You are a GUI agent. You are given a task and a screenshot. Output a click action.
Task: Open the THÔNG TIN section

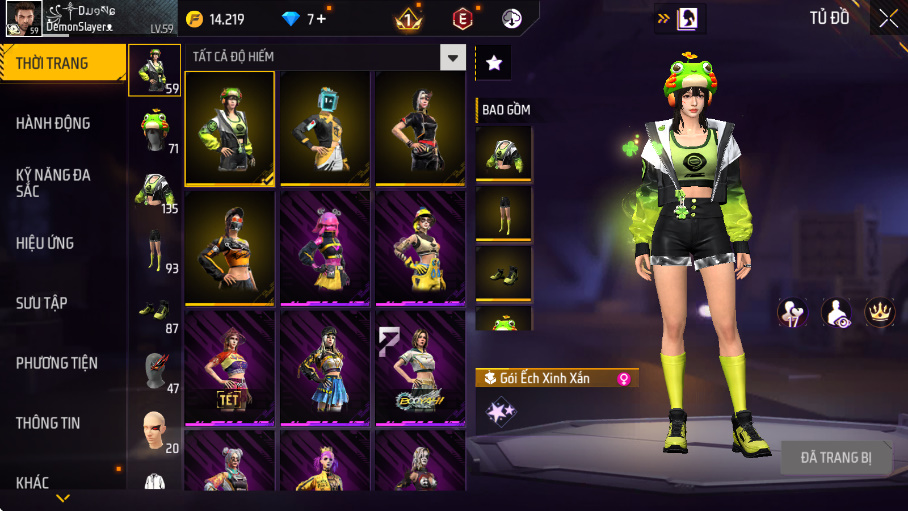(x=62, y=423)
